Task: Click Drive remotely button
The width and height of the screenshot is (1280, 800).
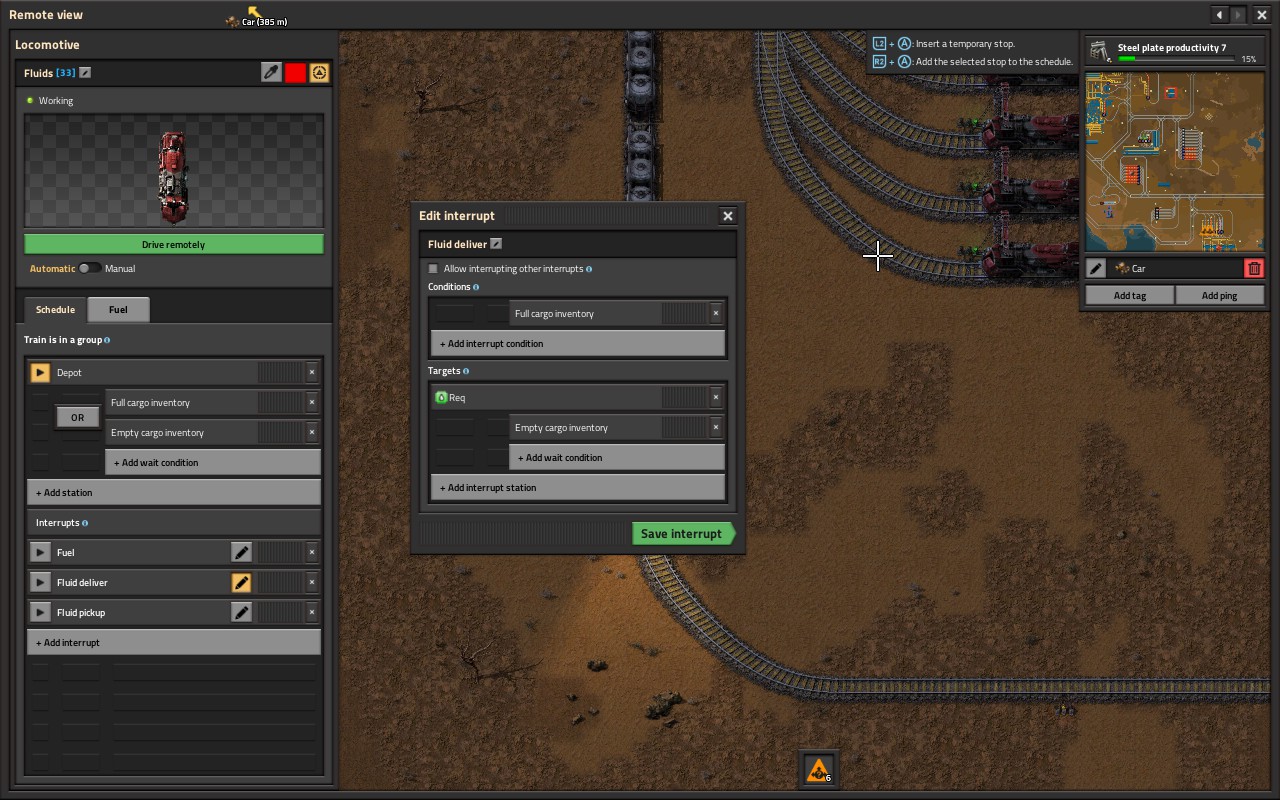Action: coord(174,245)
